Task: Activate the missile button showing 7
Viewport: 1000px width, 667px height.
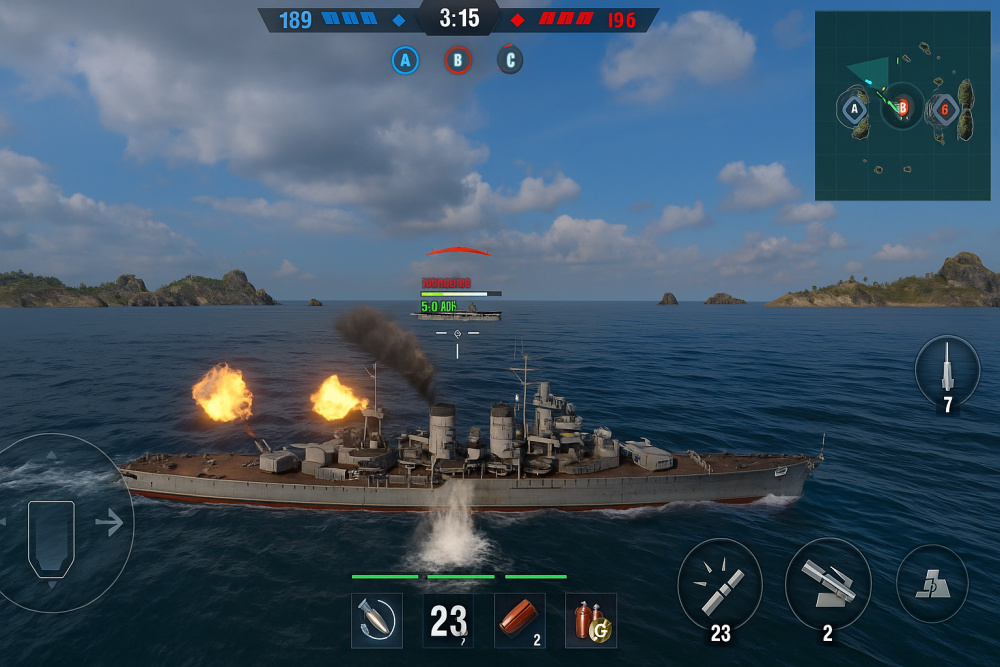Action: coord(947,371)
